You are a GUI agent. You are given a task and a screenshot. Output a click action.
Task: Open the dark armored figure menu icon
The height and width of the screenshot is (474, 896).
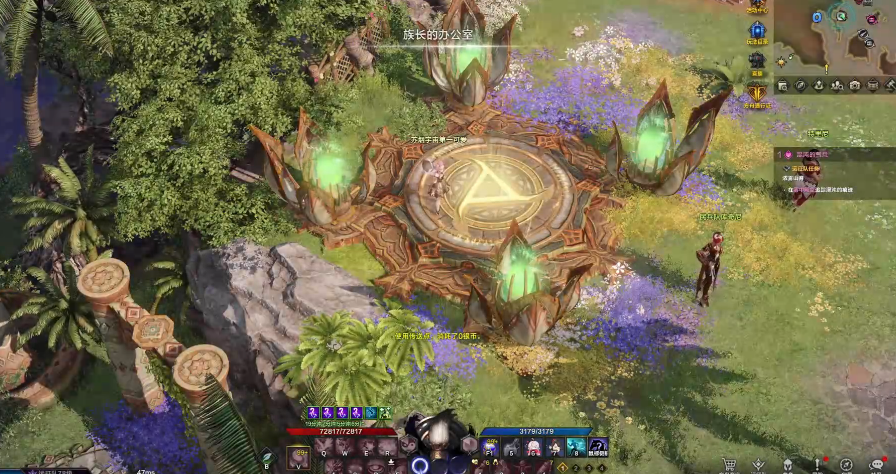[x=757, y=62]
